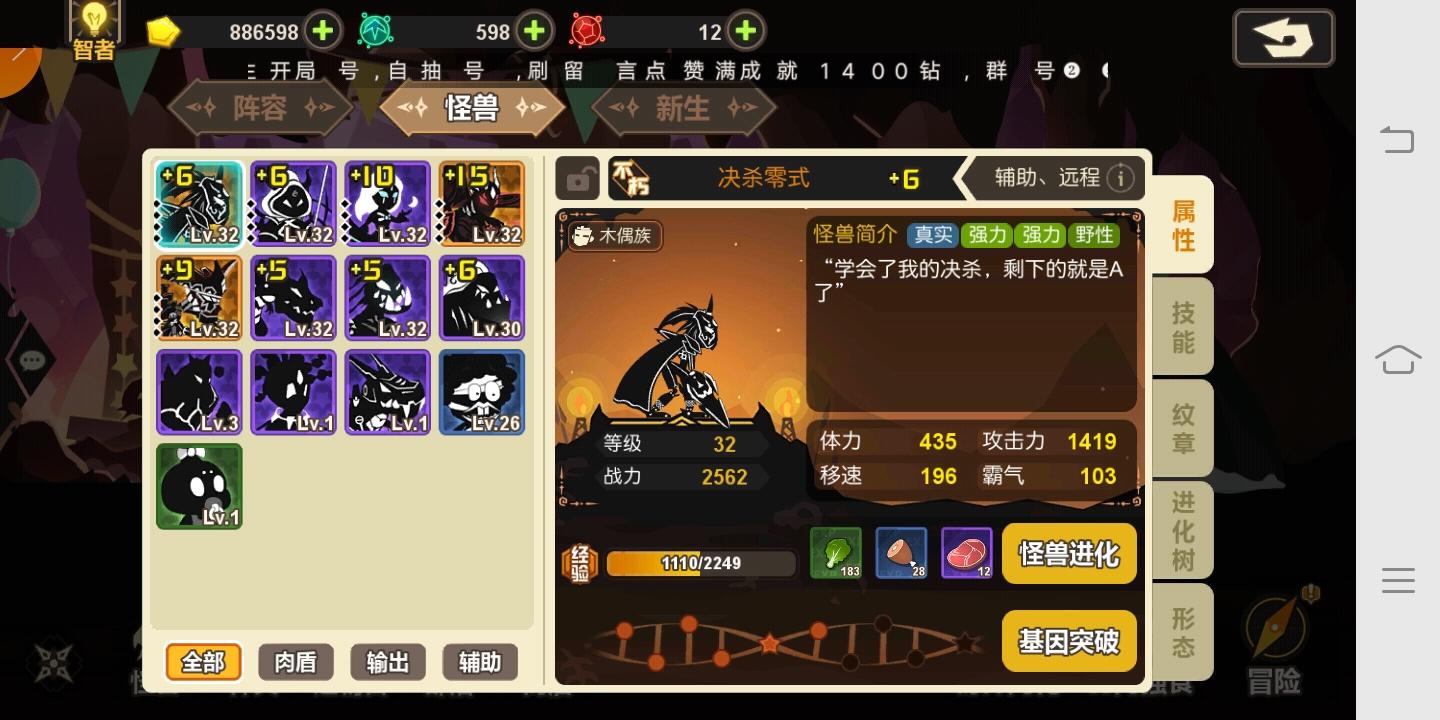Open the lettuce food item showing 183
This screenshot has height=720, width=1440.
pos(836,553)
